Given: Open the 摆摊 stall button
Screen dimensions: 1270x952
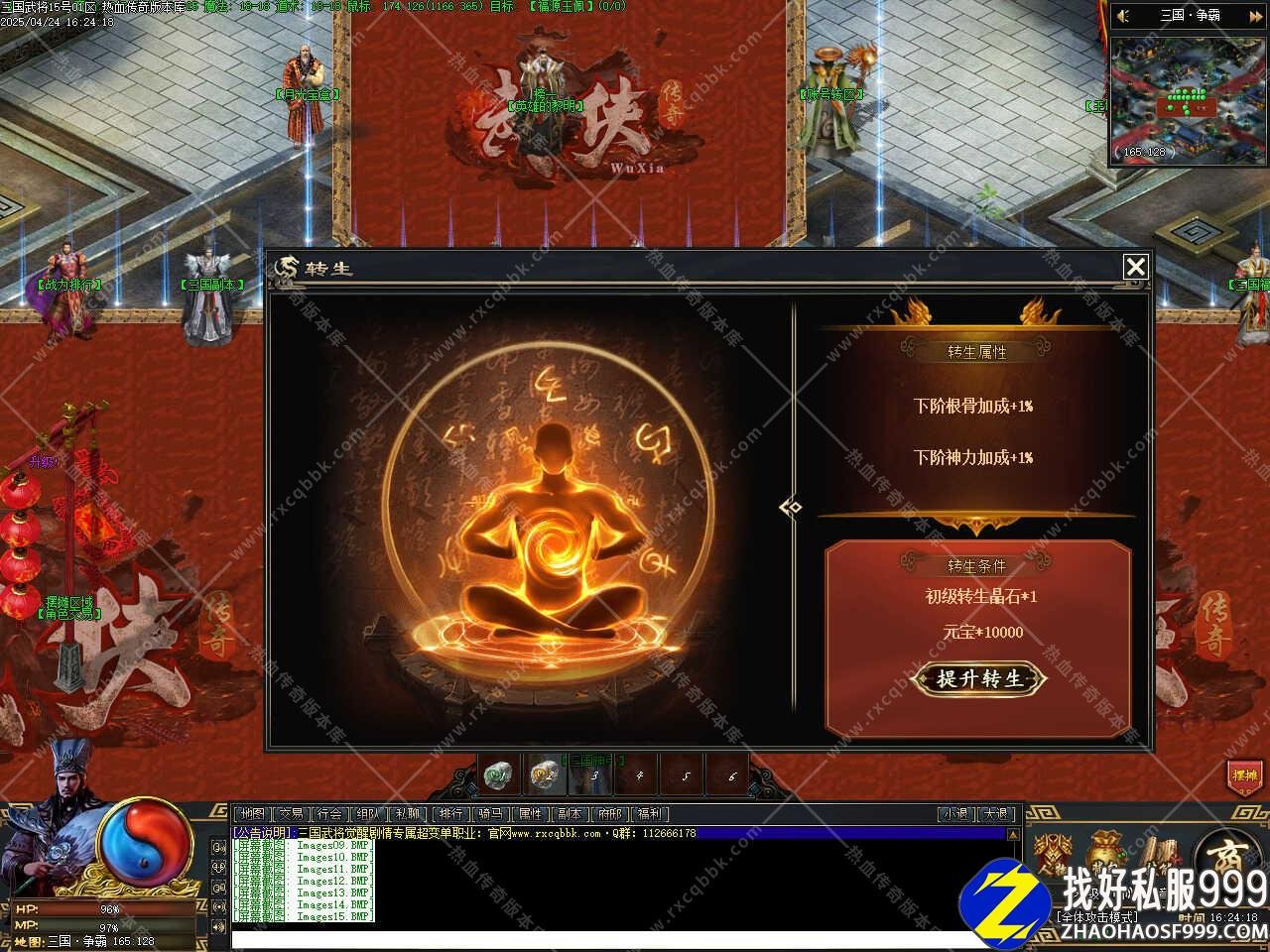Looking at the screenshot, I should click(1244, 775).
